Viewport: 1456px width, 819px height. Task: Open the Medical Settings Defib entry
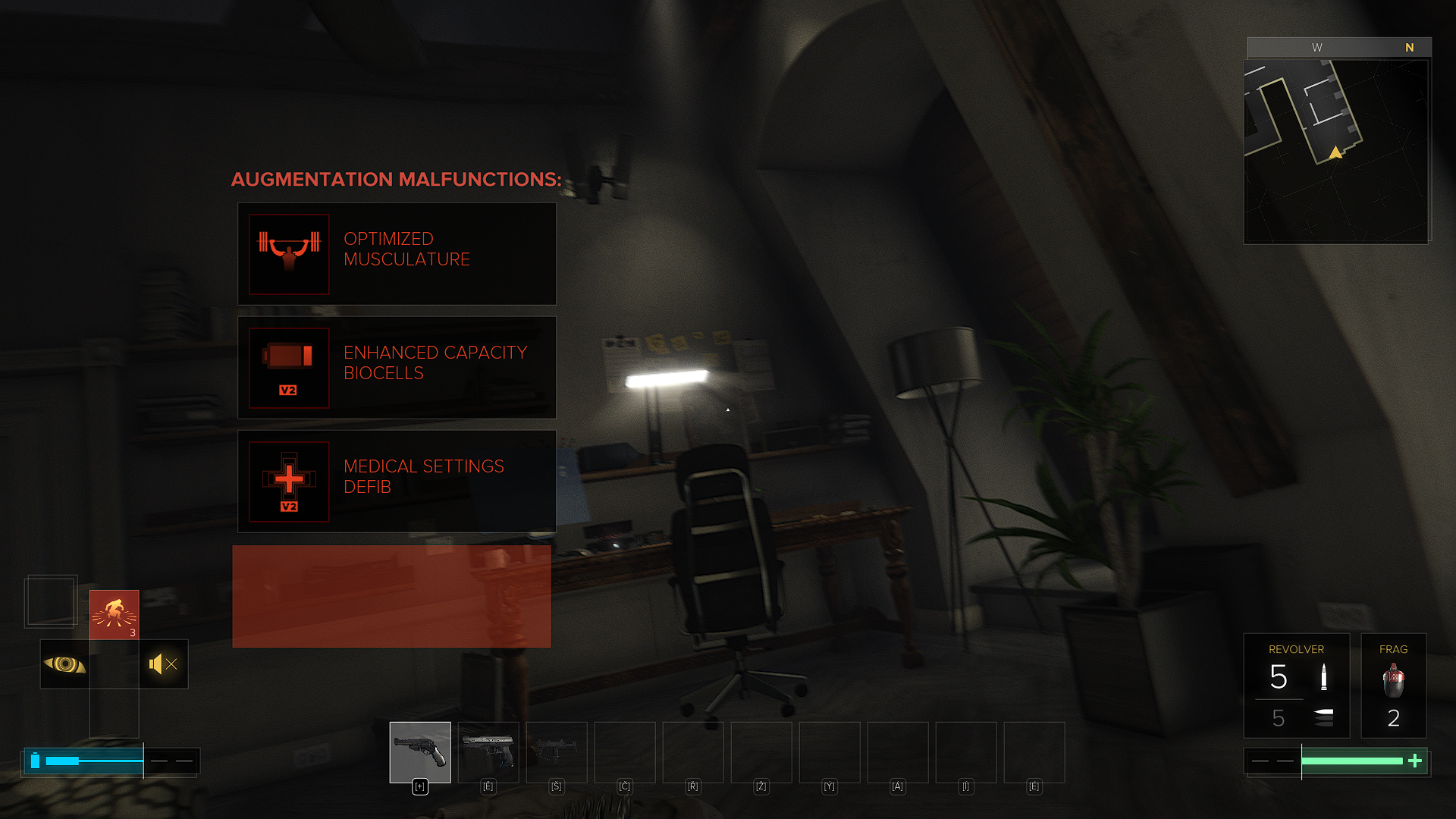coord(397,481)
